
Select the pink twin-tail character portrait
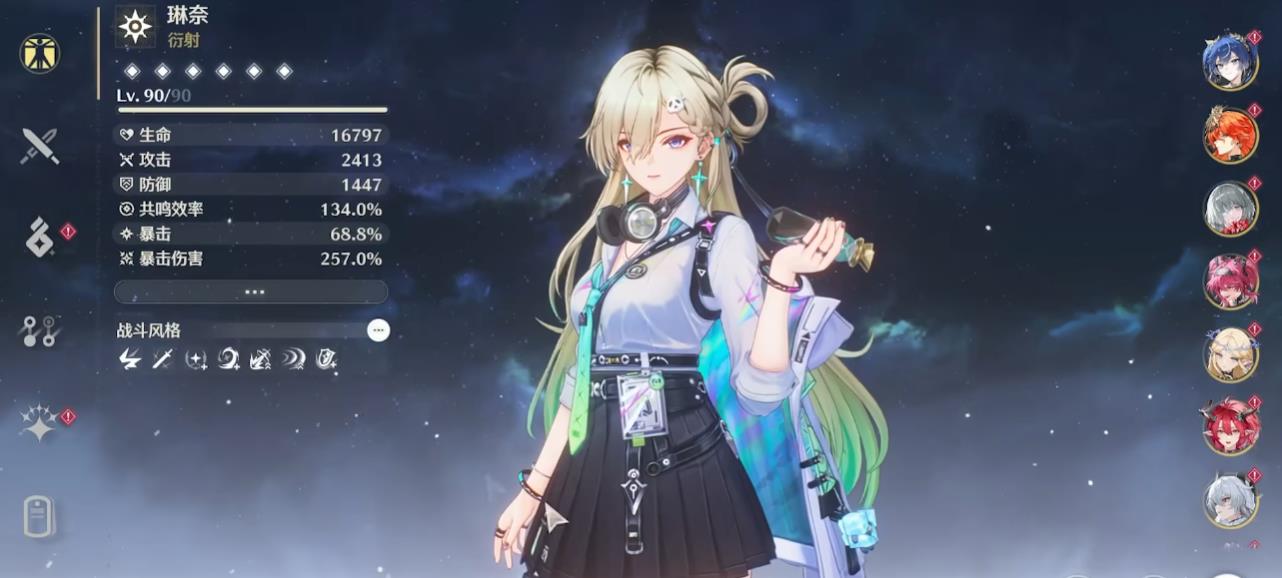[1229, 282]
